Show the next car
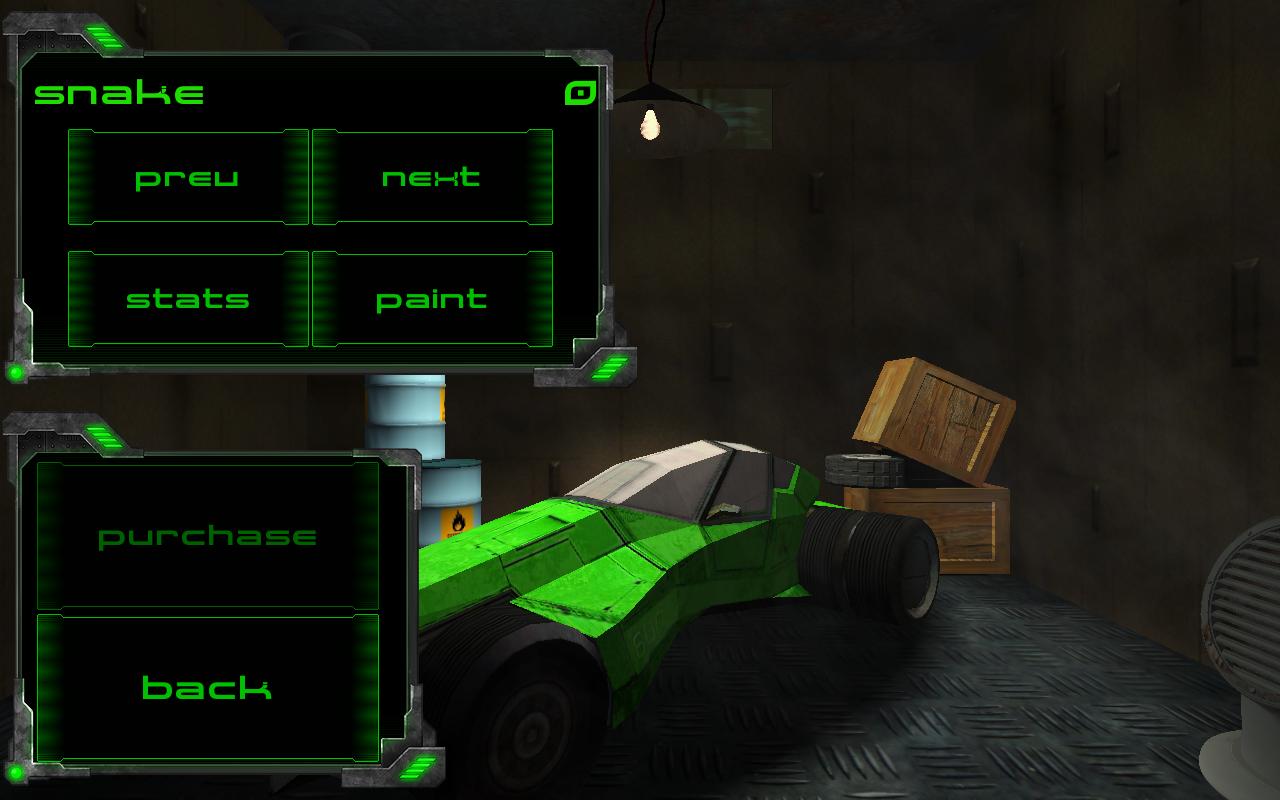Viewport: 1280px width, 800px height. [x=432, y=178]
